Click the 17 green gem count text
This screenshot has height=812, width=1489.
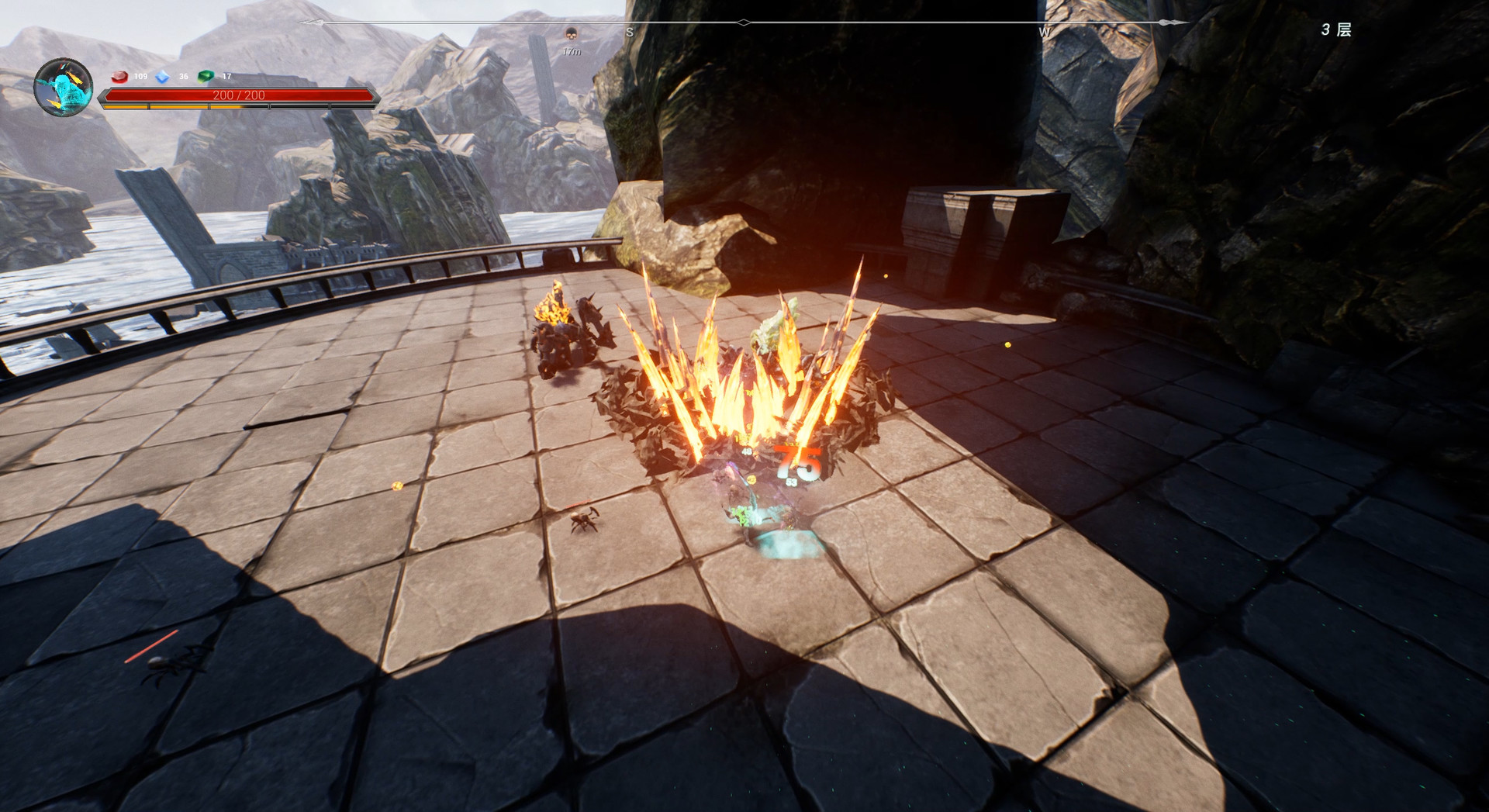click(227, 78)
